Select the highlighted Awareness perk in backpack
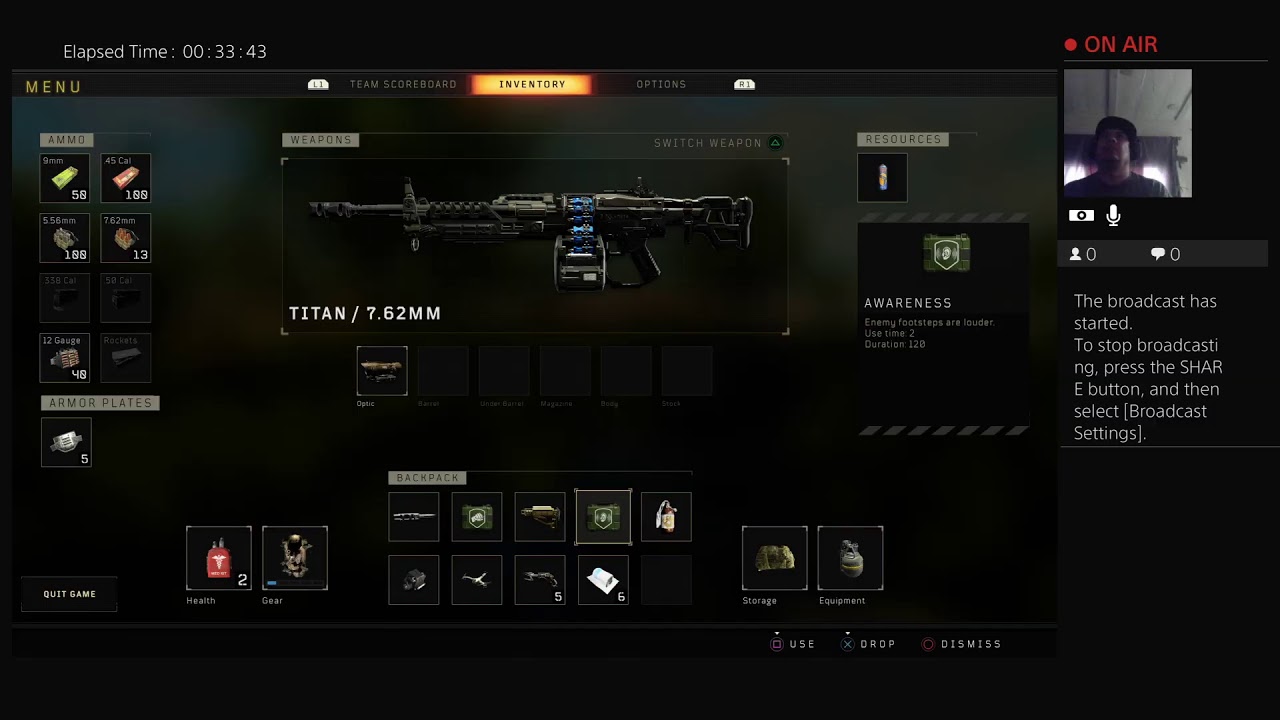Viewport: 1280px width, 720px height. pyautogui.click(x=603, y=517)
